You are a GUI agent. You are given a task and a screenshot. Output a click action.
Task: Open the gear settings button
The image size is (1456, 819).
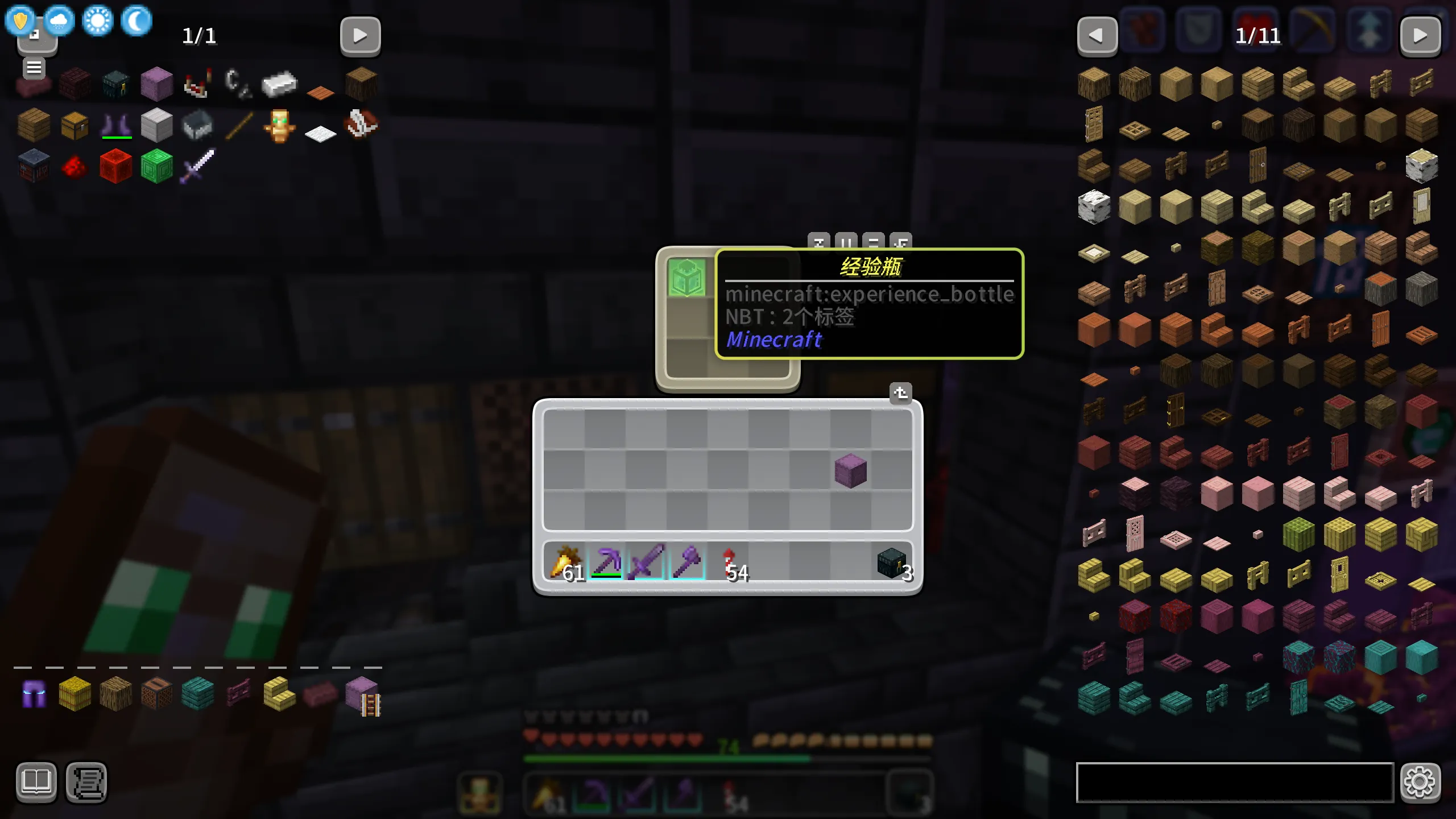[x=1420, y=782]
